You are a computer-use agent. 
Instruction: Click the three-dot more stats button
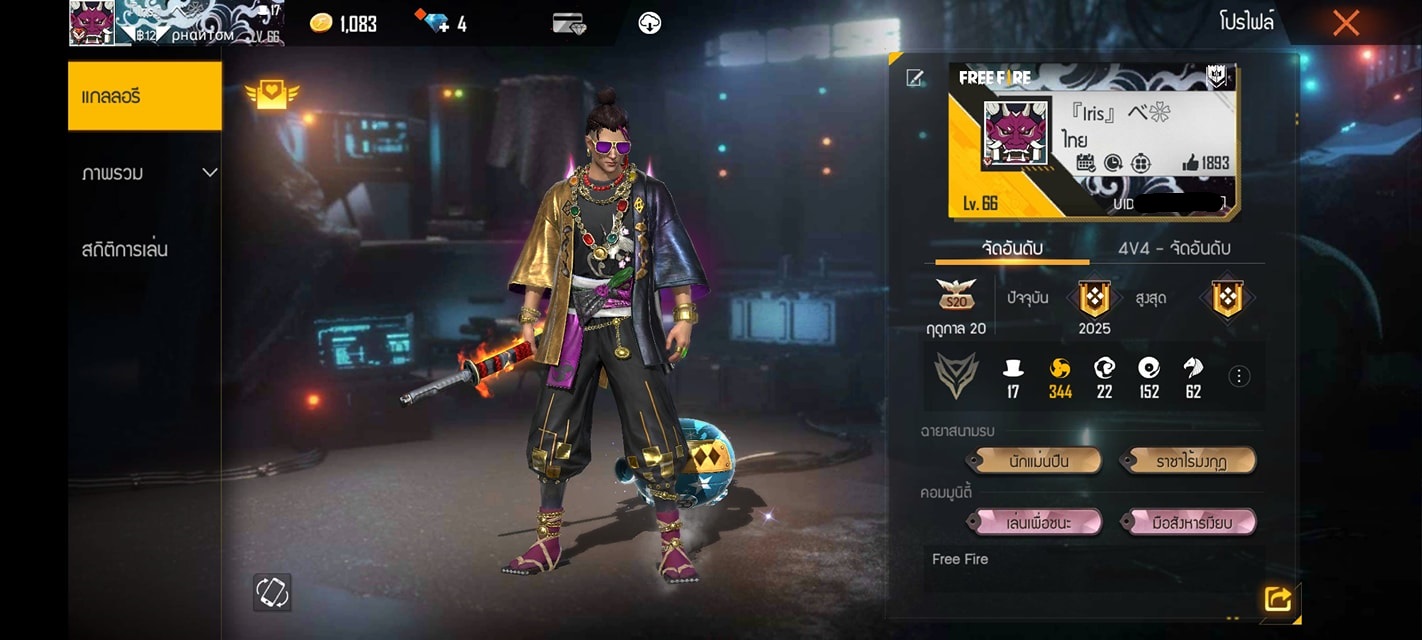point(1239,376)
